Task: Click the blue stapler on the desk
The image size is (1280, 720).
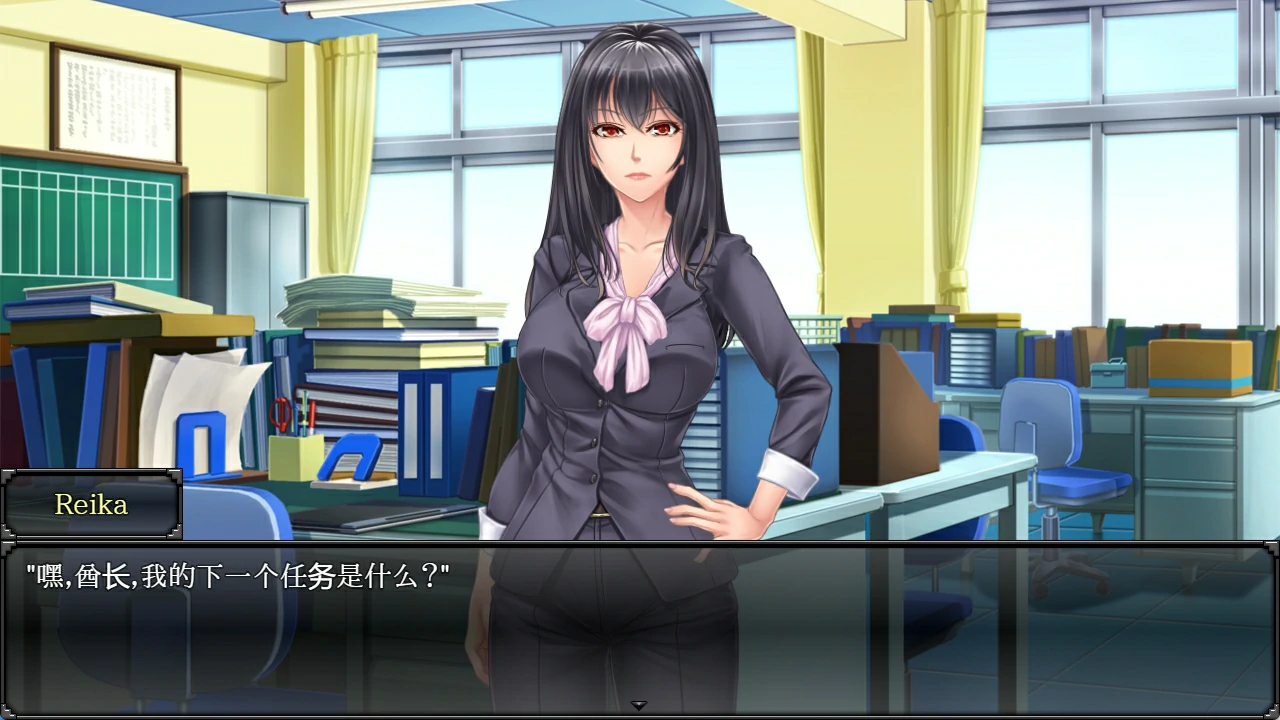Action: [348, 455]
